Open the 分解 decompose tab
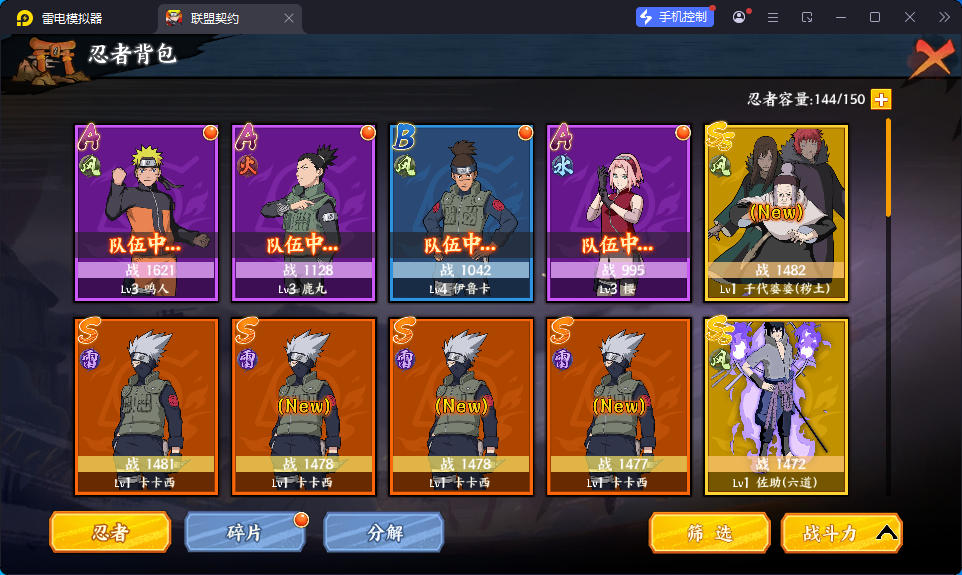 pyautogui.click(x=383, y=533)
